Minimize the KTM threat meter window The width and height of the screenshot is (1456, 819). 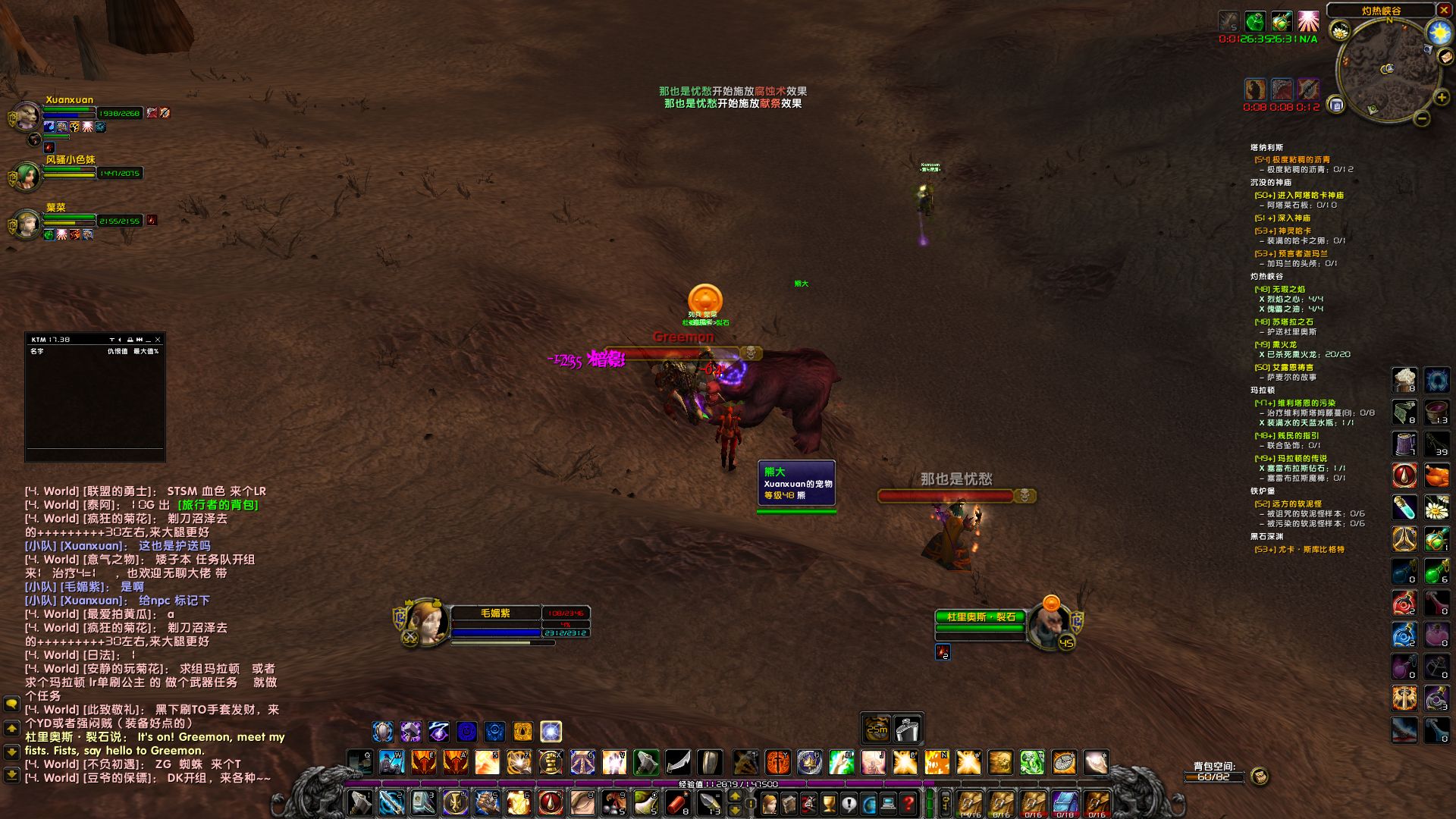point(149,340)
